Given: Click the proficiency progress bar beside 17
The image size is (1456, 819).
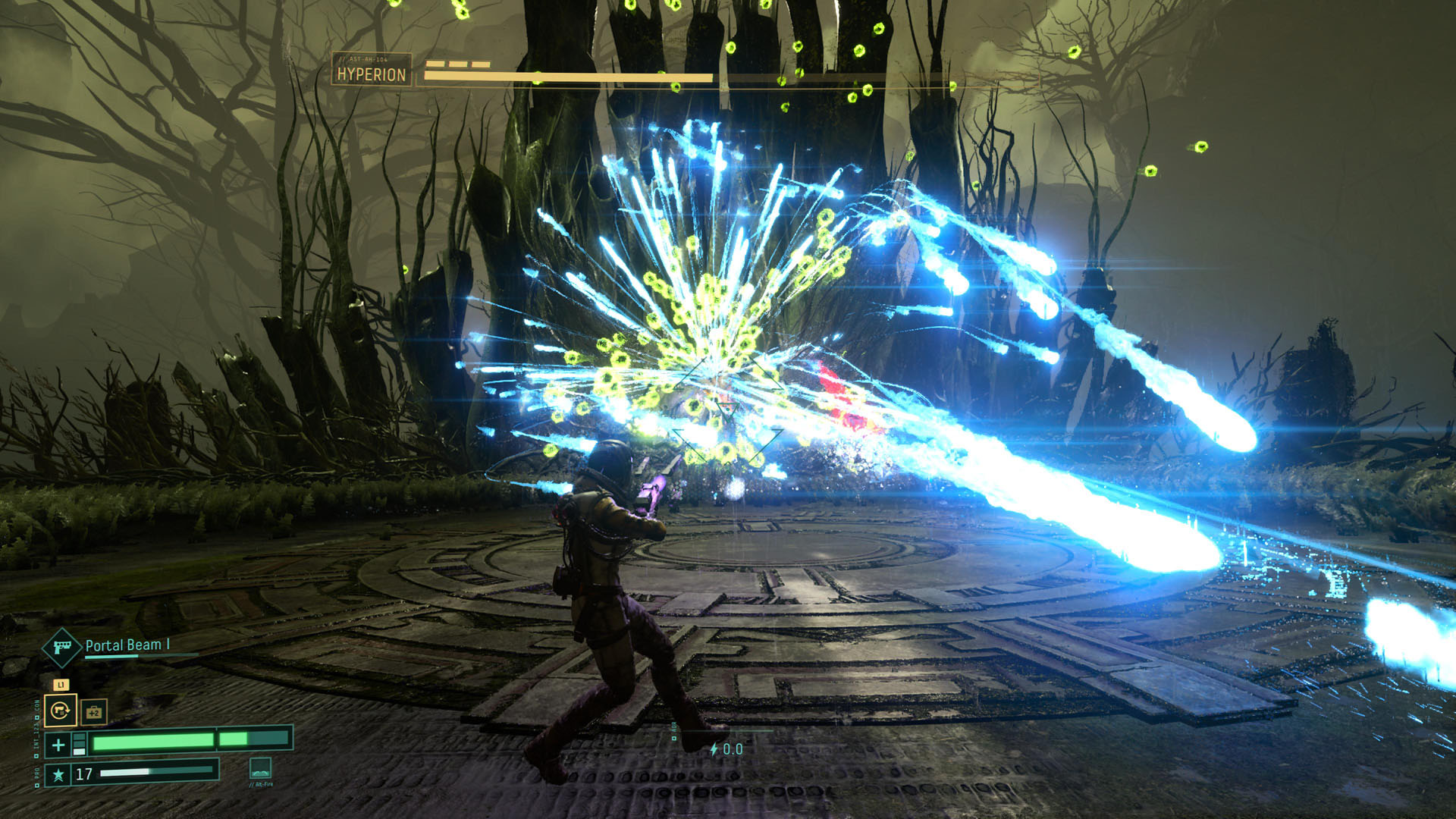Looking at the screenshot, I should click(152, 773).
